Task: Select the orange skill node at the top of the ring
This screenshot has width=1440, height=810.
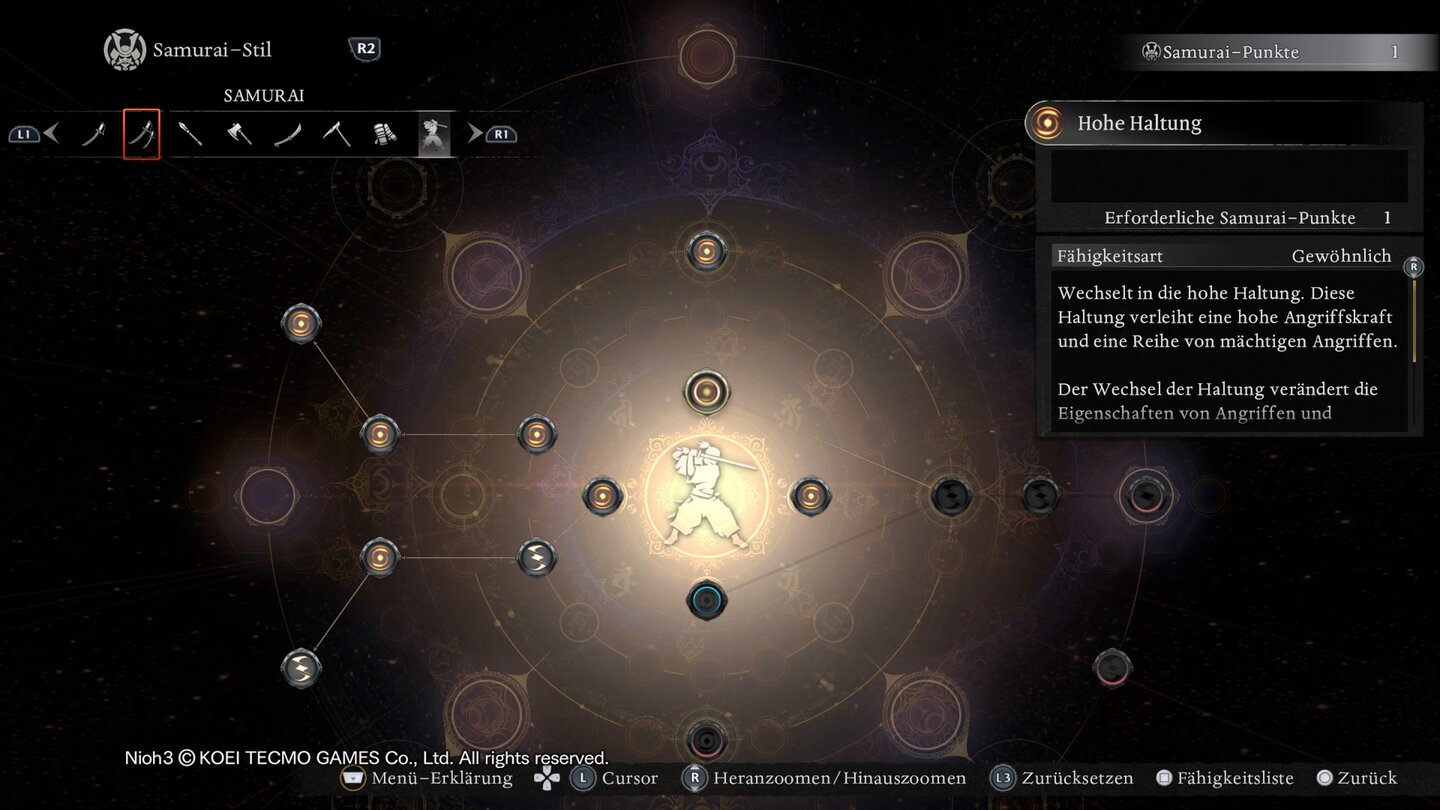Action: pyautogui.click(x=706, y=251)
